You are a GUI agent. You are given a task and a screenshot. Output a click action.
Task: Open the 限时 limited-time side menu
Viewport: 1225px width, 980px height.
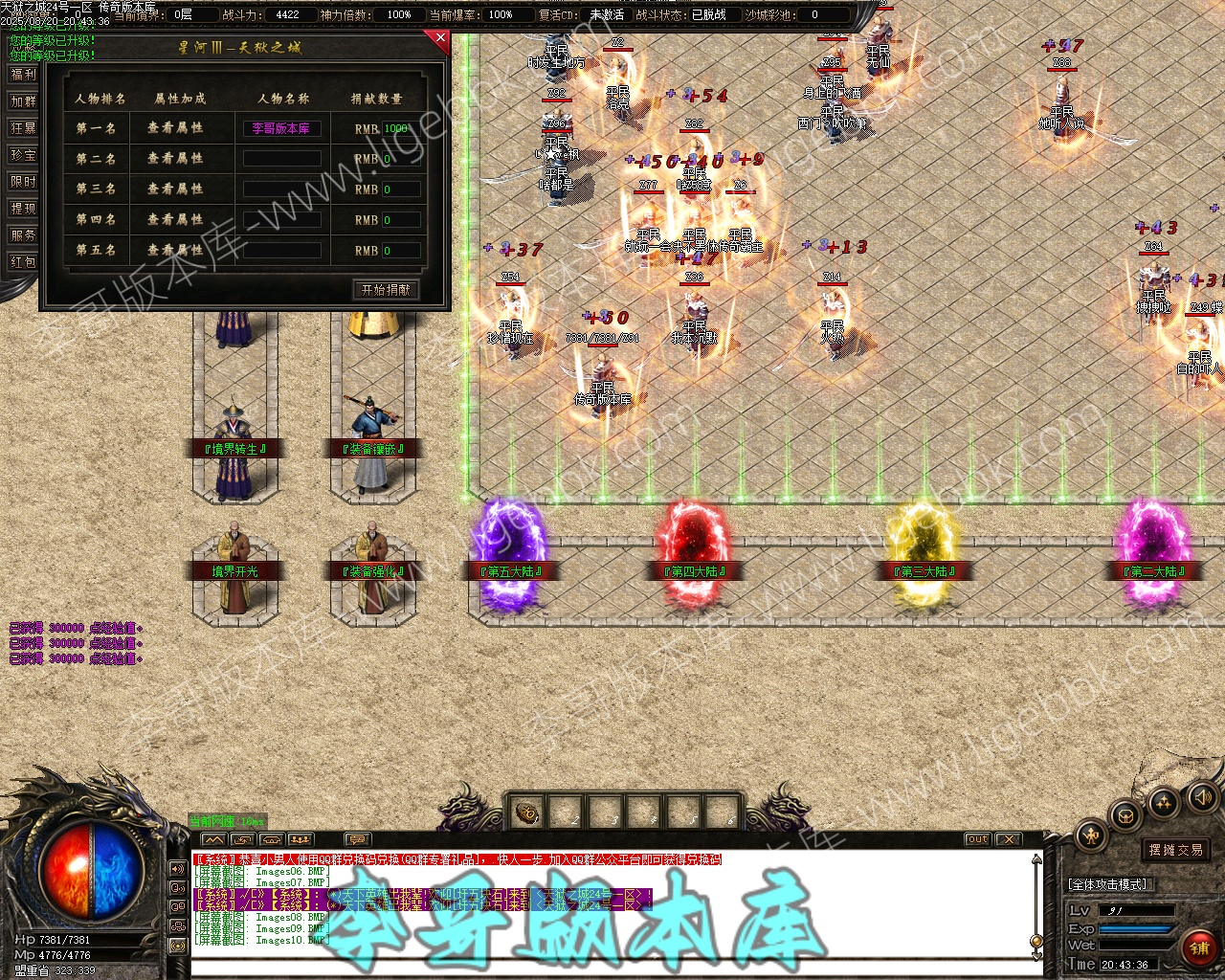pos(22,182)
